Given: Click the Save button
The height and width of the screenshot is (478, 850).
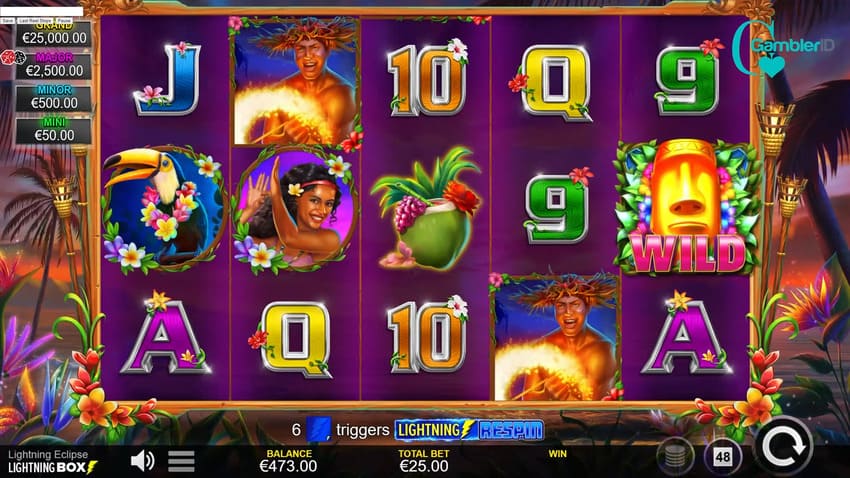Looking at the screenshot, I should point(7,19).
